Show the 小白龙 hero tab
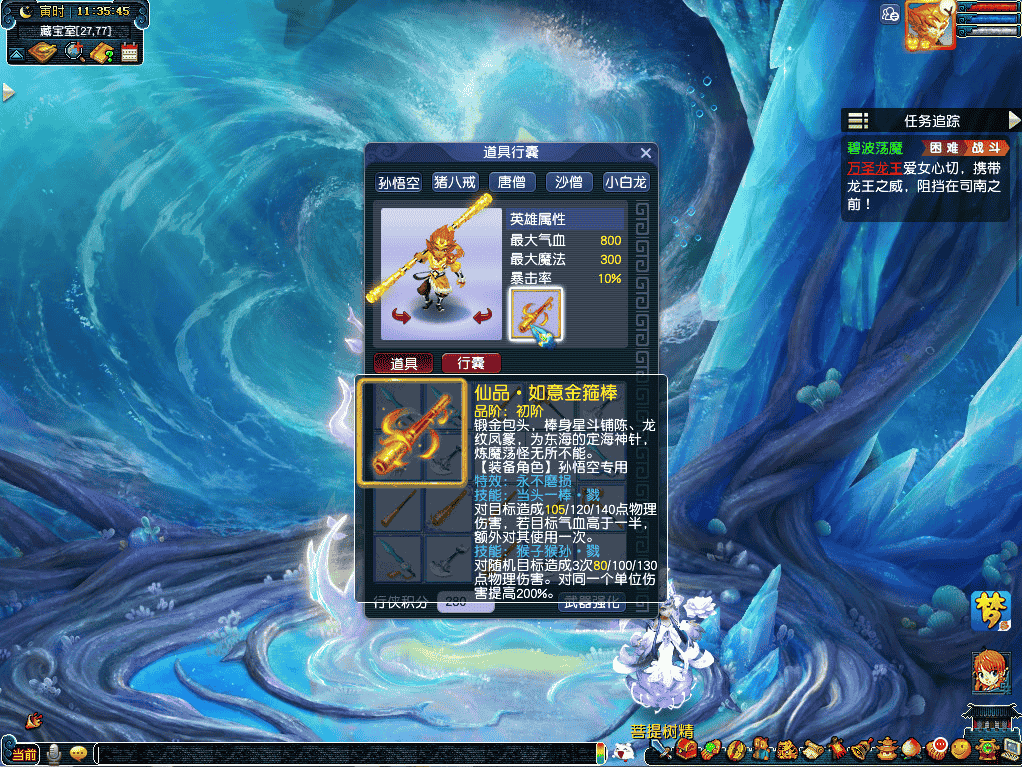This screenshot has height=767, width=1022. click(x=626, y=182)
